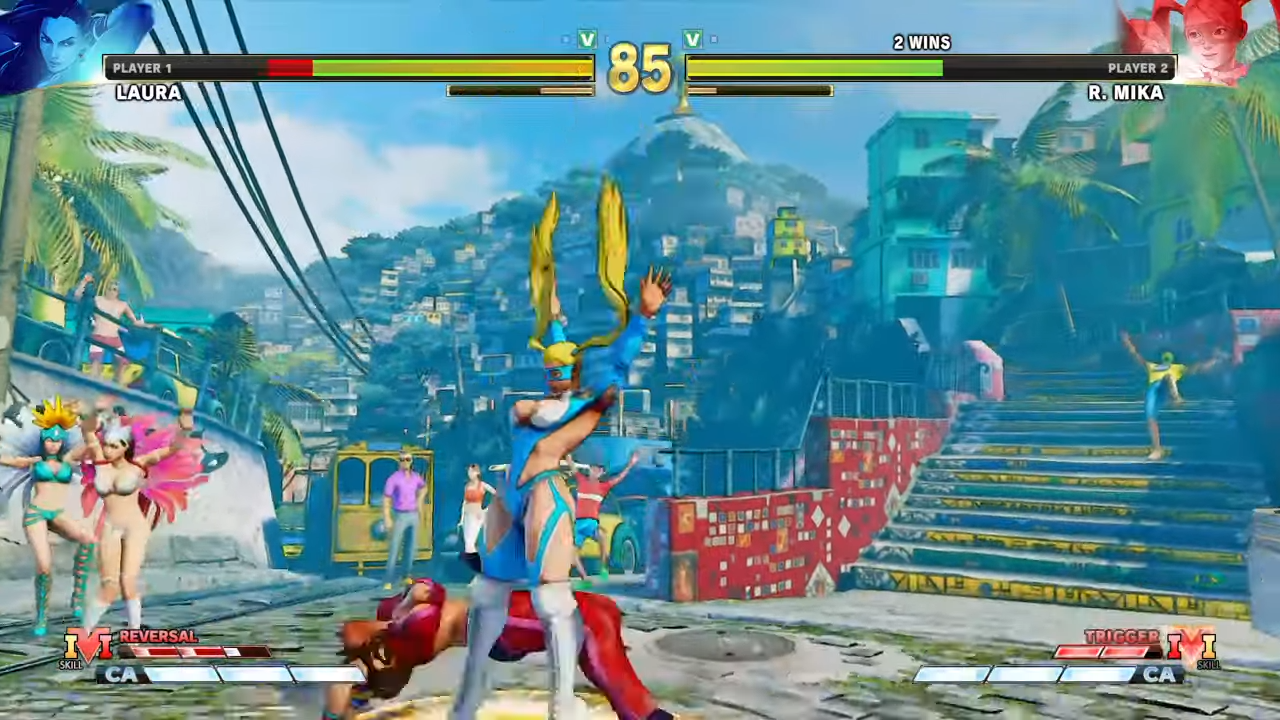Screen dimensions: 1280x720
Task: Click Laura's CA label
Action: coord(122,676)
